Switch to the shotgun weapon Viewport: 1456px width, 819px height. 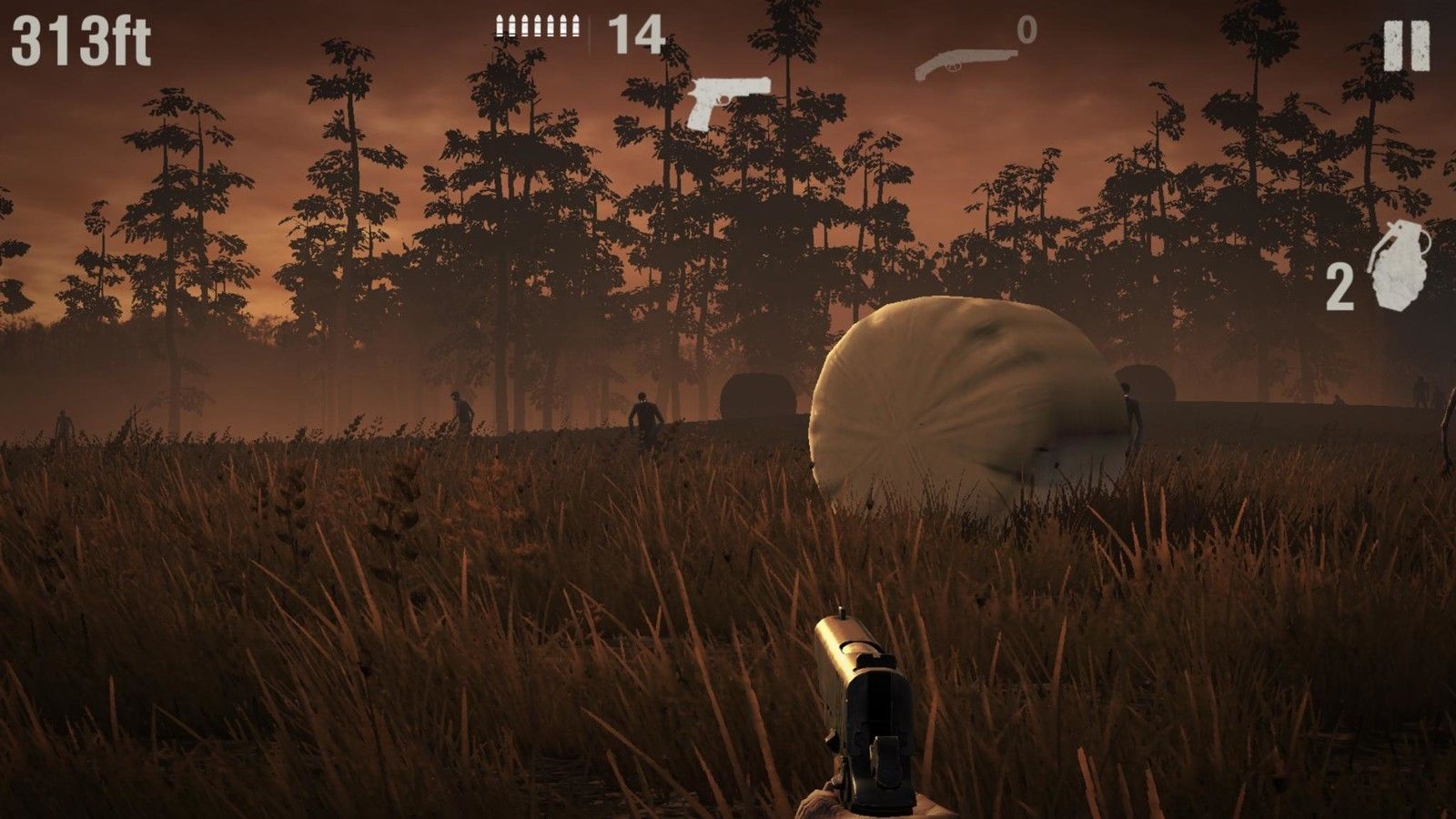tap(963, 60)
